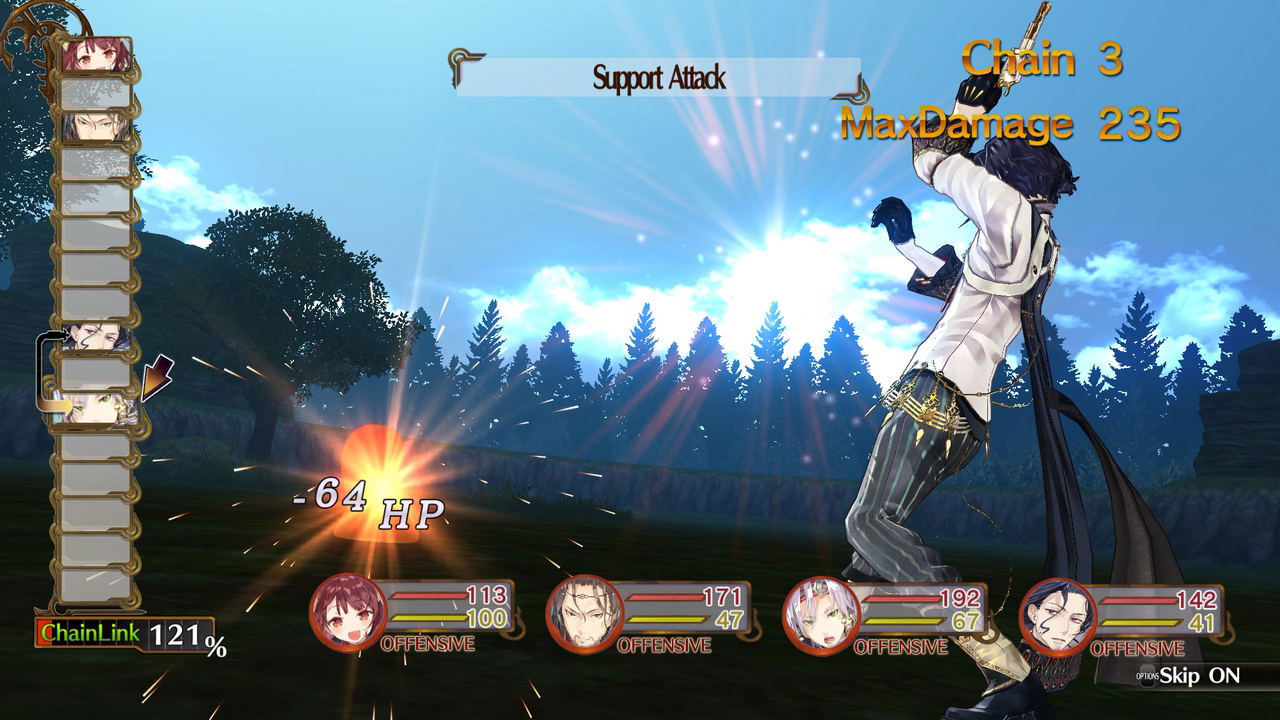Select the brown-haired man in the turn timeline
The width and height of the screenshot is (1280, 720).
pos(96,127)
